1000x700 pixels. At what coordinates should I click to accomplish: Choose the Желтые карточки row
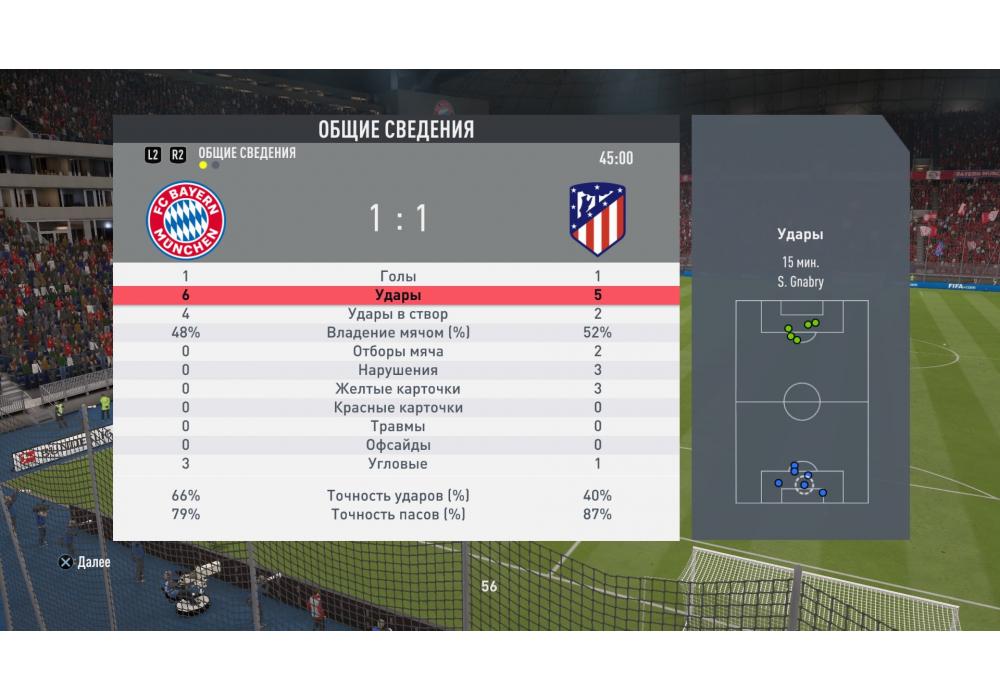coord(398,389)
